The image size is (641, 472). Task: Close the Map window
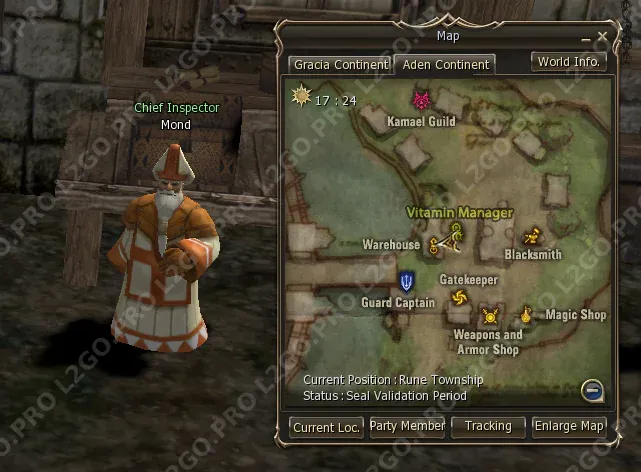point(602,37)
